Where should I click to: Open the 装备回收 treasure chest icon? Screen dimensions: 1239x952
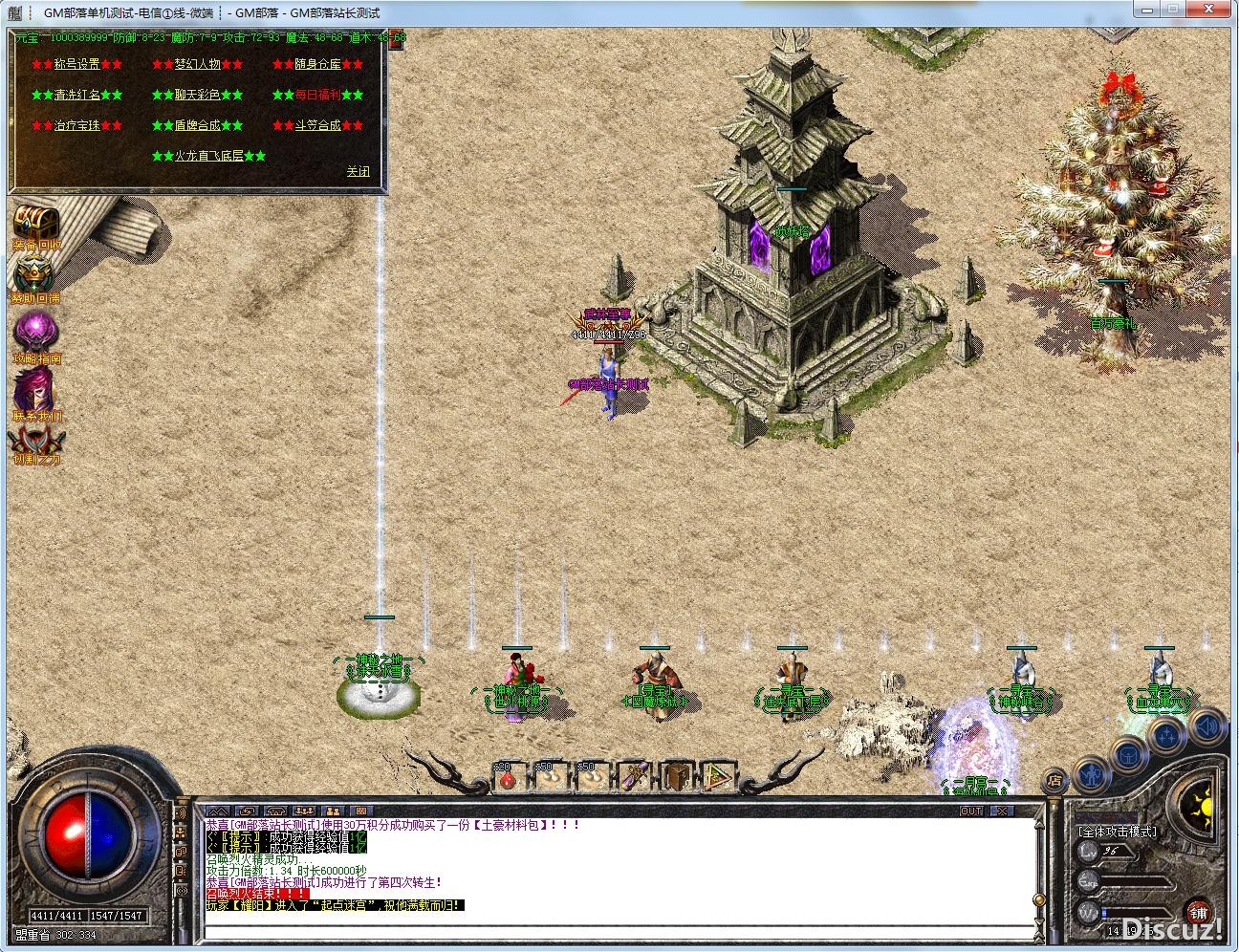(x=36, y=224)
